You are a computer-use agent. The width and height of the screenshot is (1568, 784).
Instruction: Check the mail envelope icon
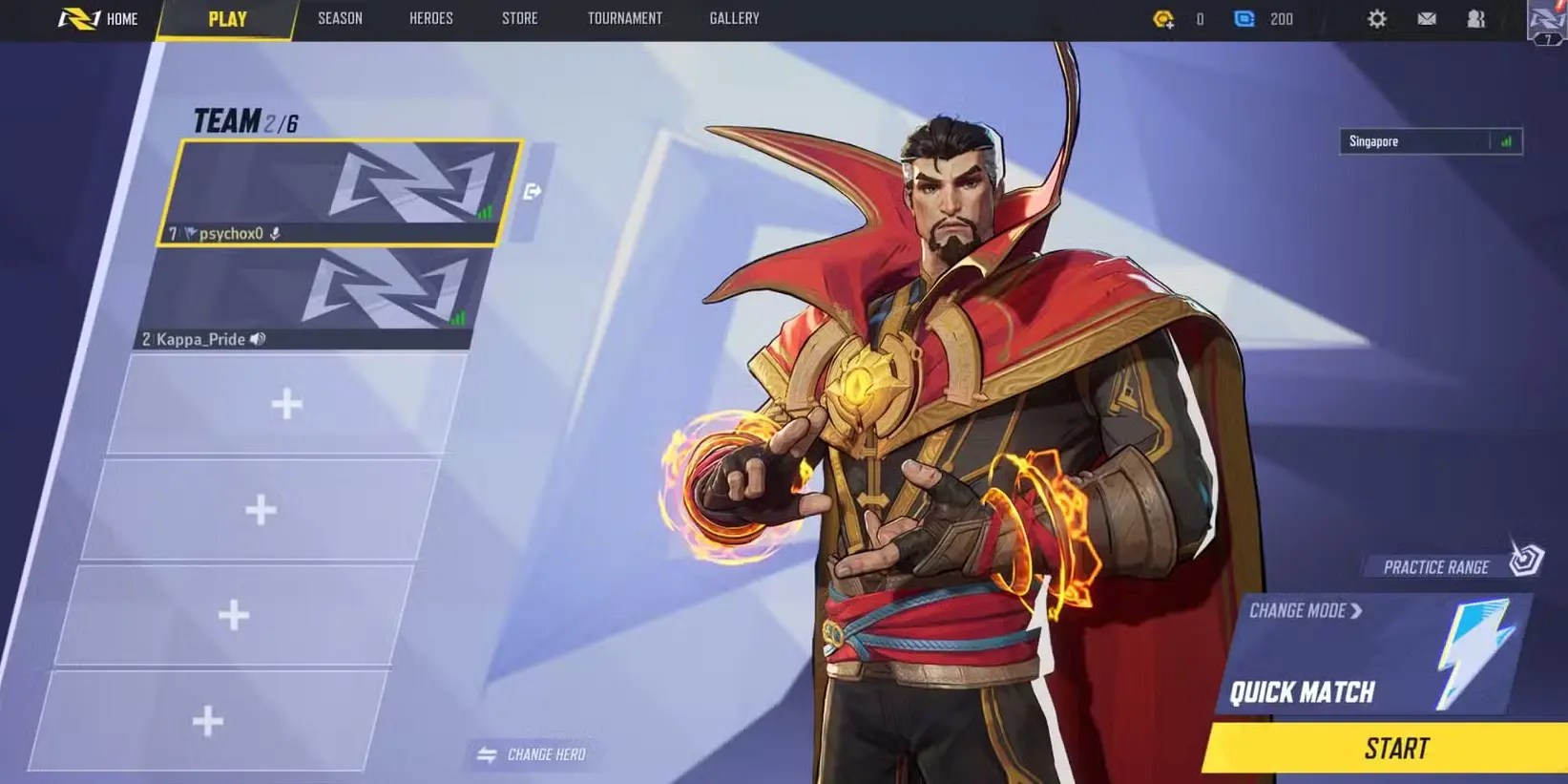(1427, 19)
